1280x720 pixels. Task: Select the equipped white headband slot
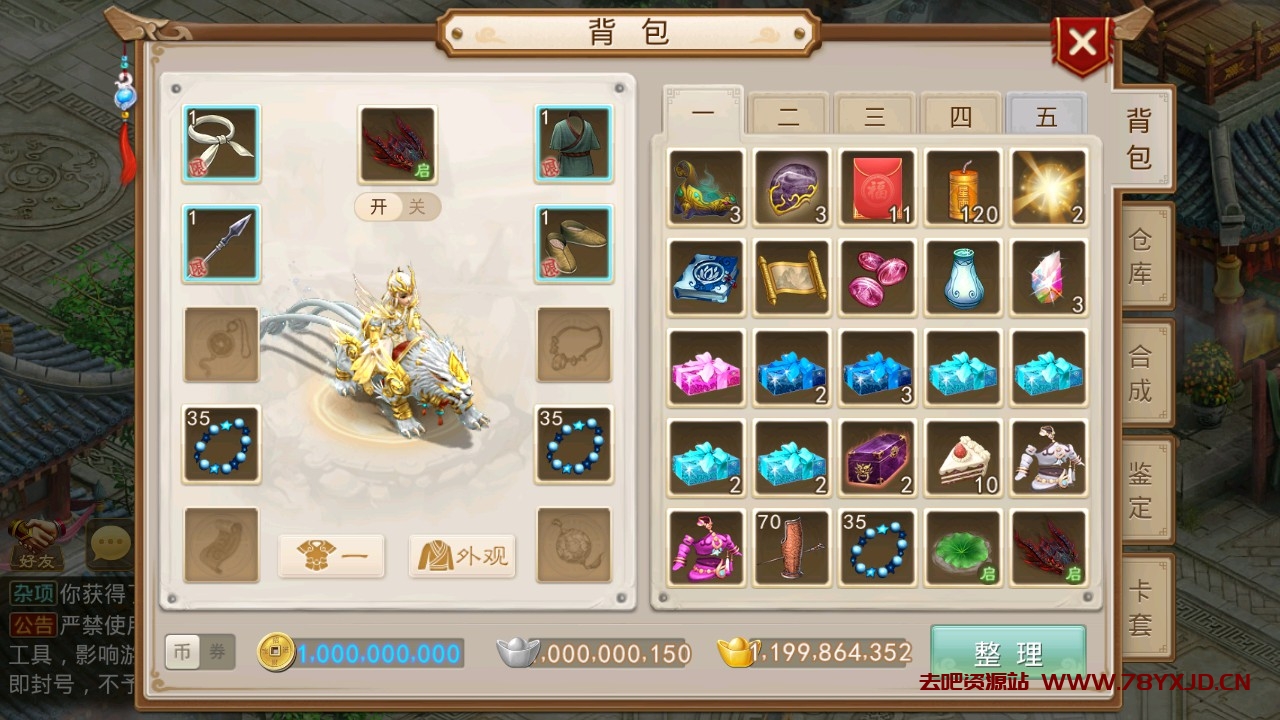221,144
